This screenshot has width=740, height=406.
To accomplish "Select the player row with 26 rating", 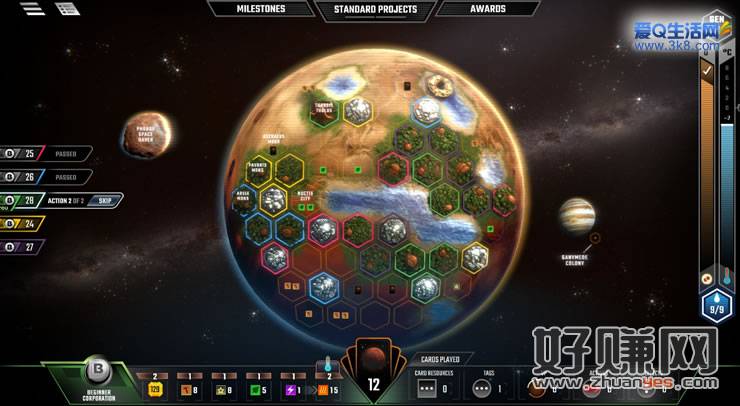I will 45,177.
